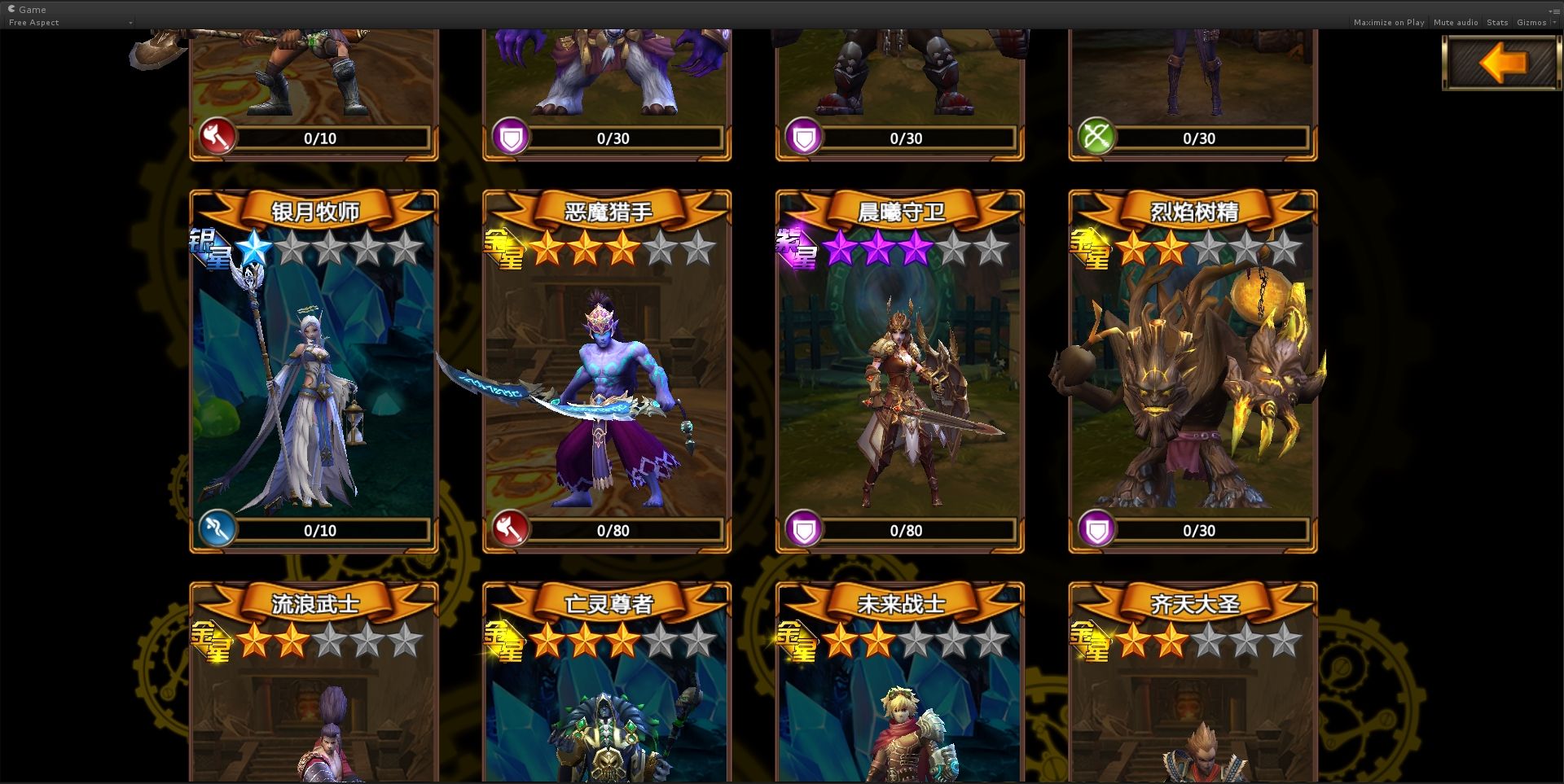Toggle Maximize on Play
Screen dimensions: 1564x784
point(1389,22)
